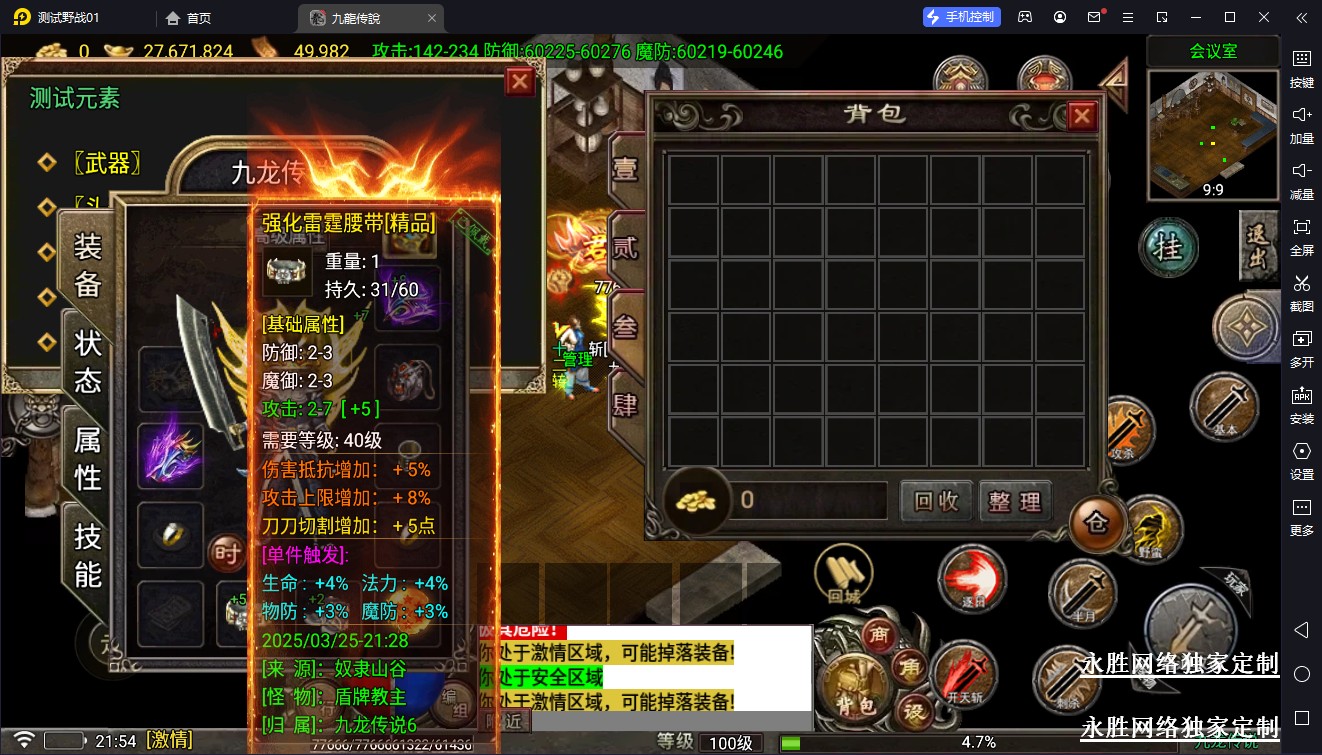Toggle the 挂 auto-battle button
The width and height of the screenshot is (1322, 755).
click(x=1168, y=247)
